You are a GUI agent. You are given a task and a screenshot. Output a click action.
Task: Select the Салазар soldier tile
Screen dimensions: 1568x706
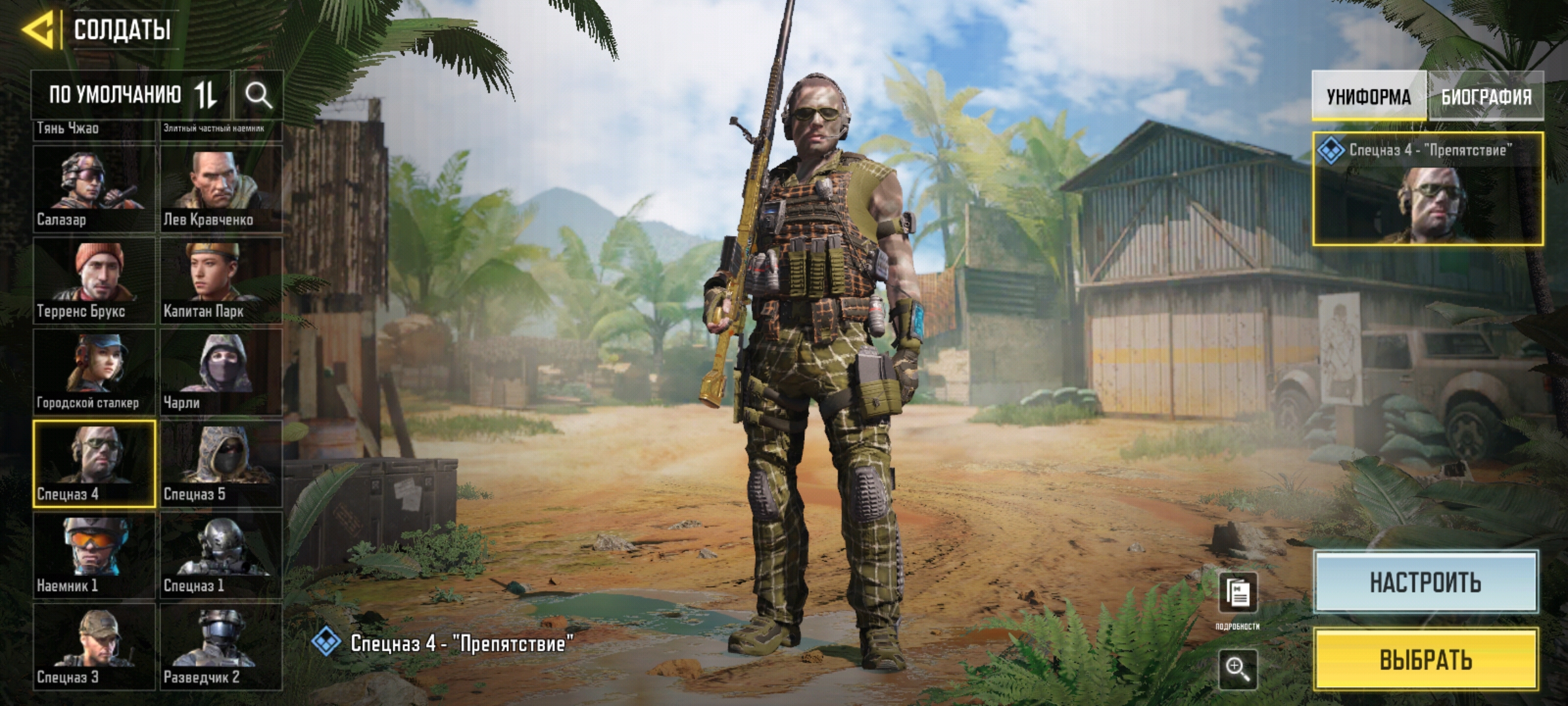coord(94,189)
